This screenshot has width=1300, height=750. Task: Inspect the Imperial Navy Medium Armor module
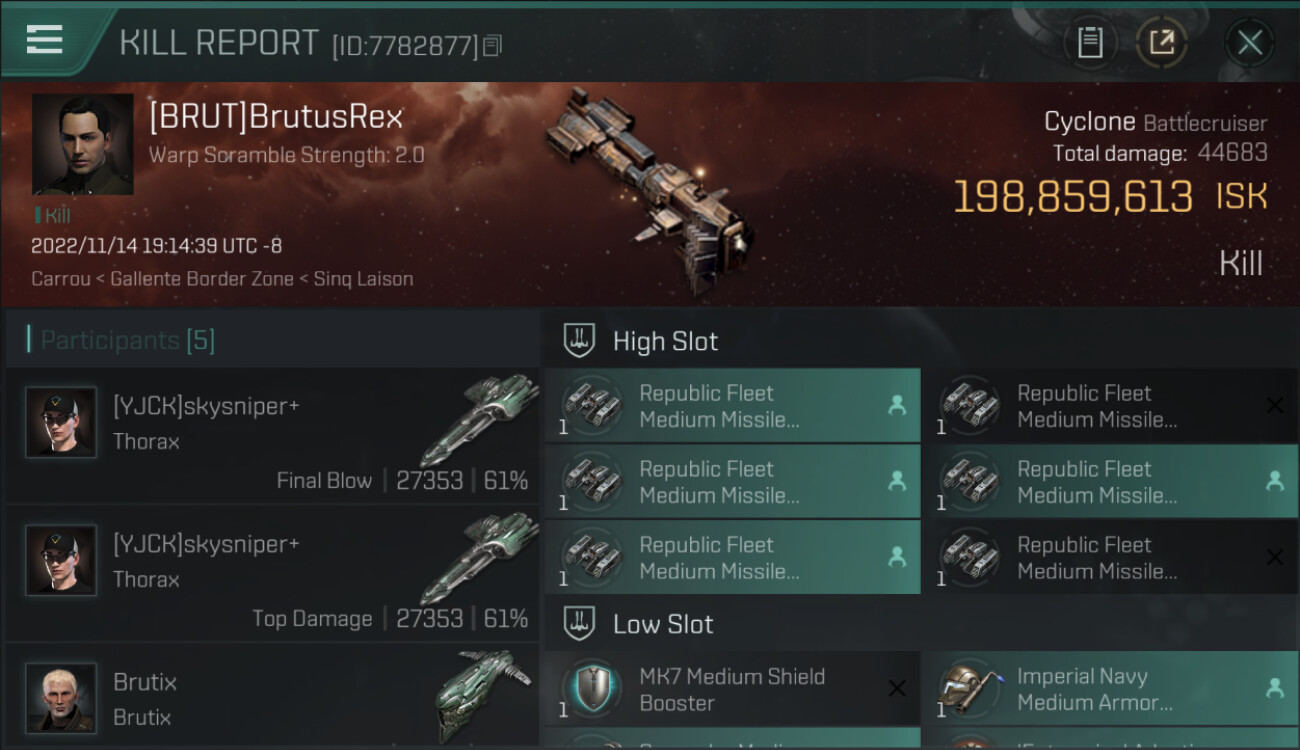point(1109,689)
